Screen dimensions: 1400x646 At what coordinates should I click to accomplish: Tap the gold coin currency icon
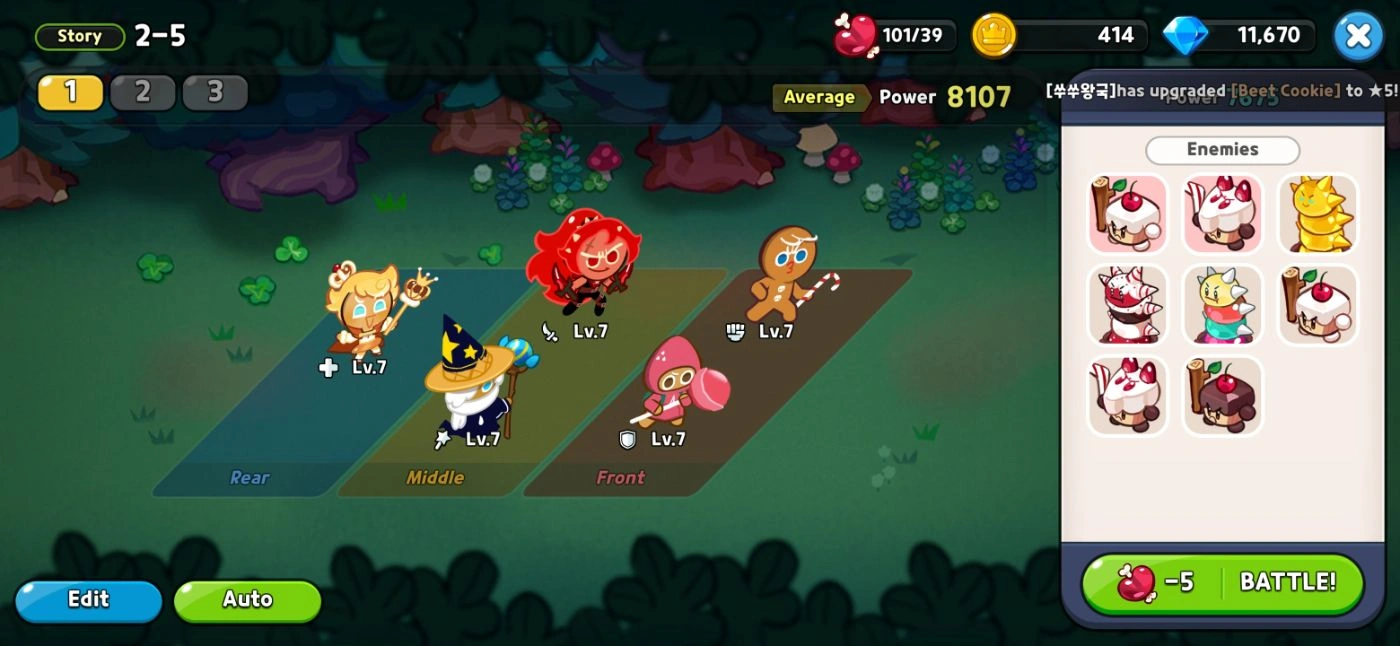coord(994,36)
